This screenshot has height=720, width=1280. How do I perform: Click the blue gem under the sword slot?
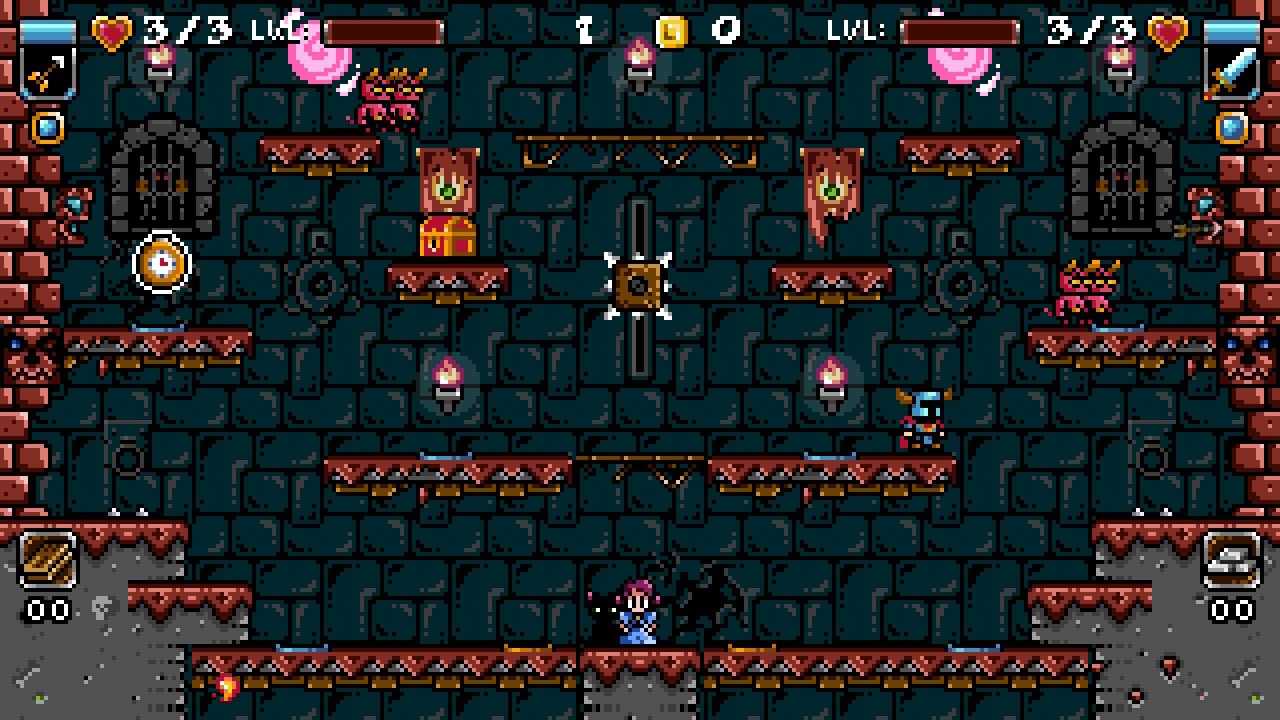[1231, 128]
